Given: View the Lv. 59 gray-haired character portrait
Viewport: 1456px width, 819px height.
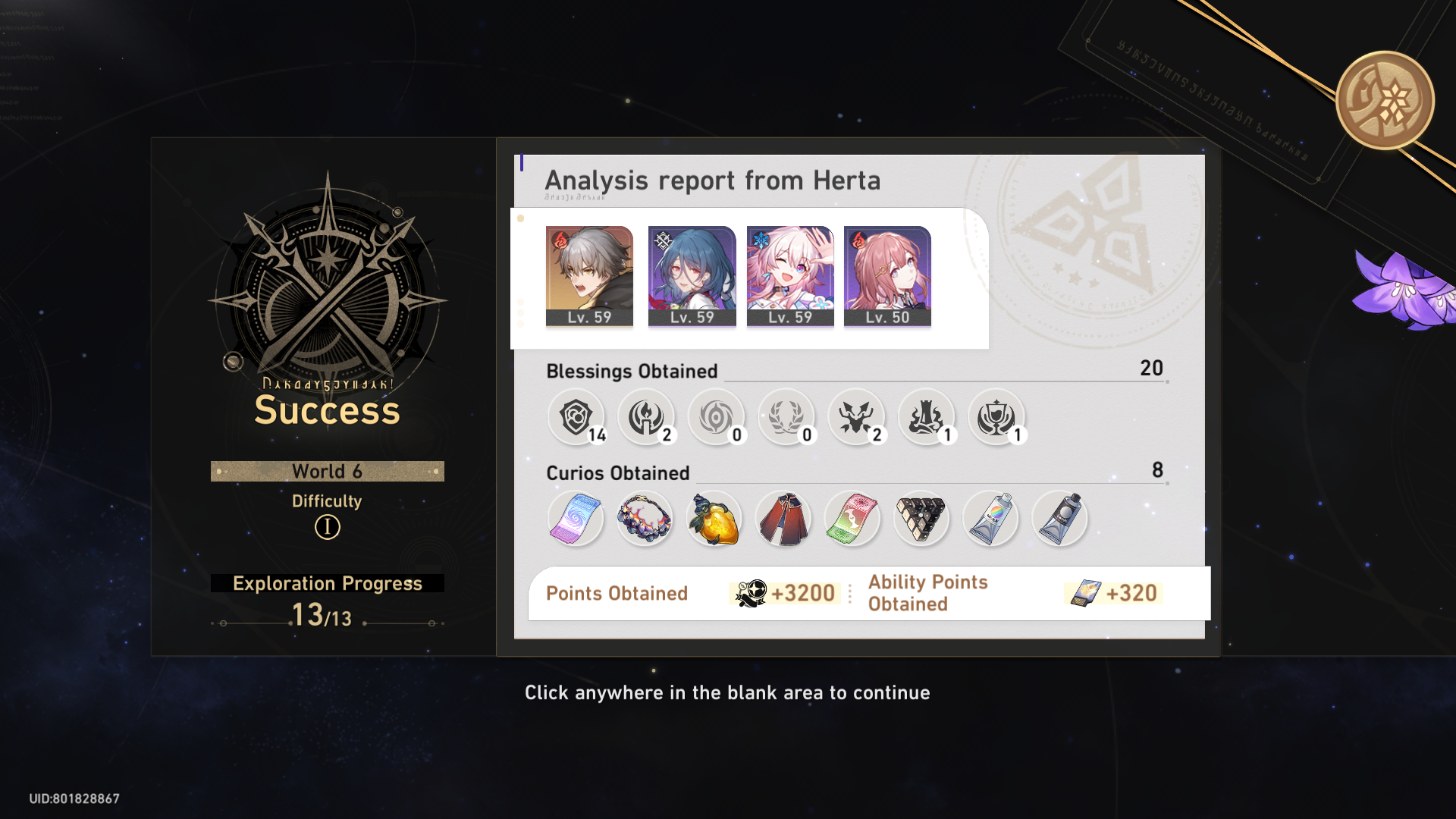Looking at the screenshot, I should point(589,275).
